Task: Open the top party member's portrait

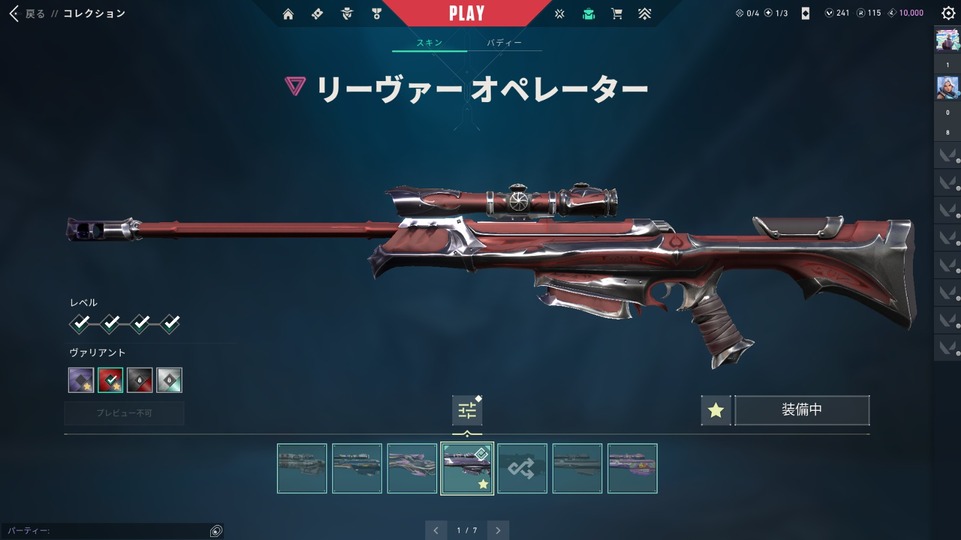Action: point(947,40)
